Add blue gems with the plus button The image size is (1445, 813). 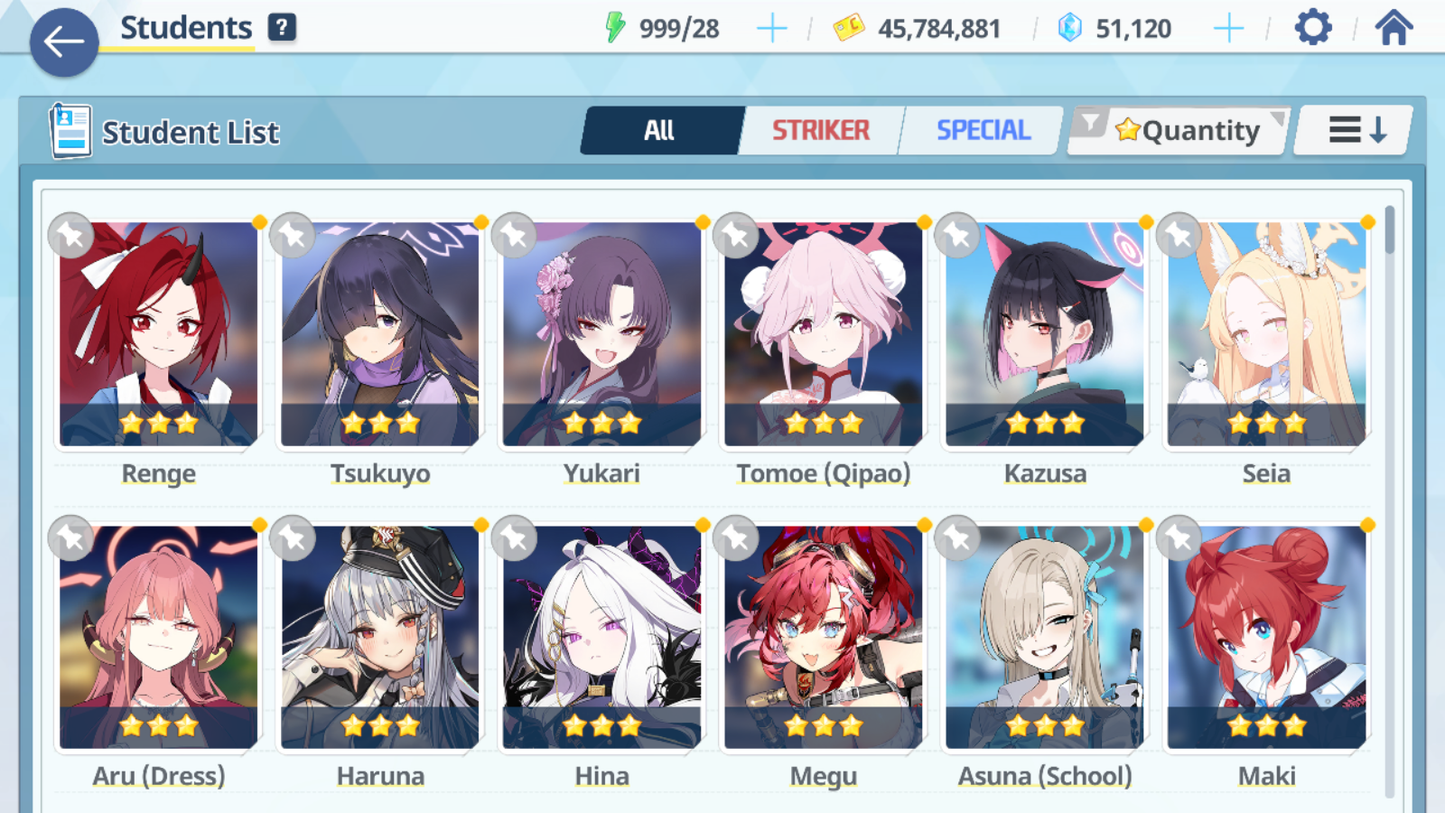(1228, 29)
